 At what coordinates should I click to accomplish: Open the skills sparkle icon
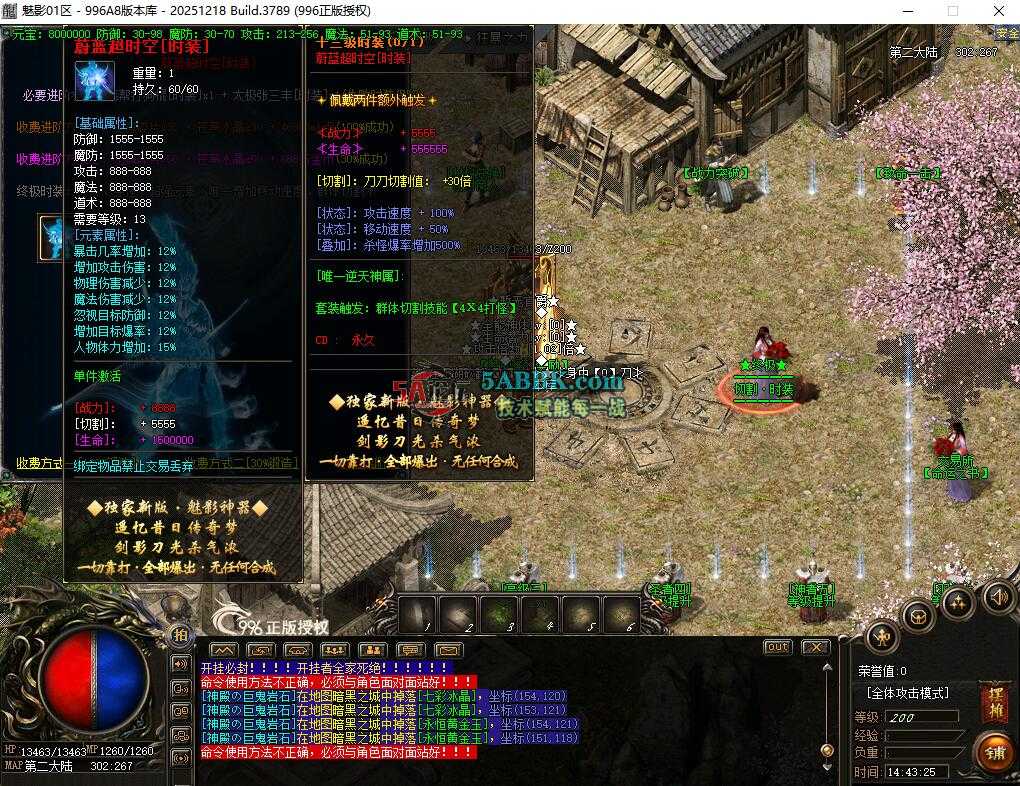(x=958, y=603)
